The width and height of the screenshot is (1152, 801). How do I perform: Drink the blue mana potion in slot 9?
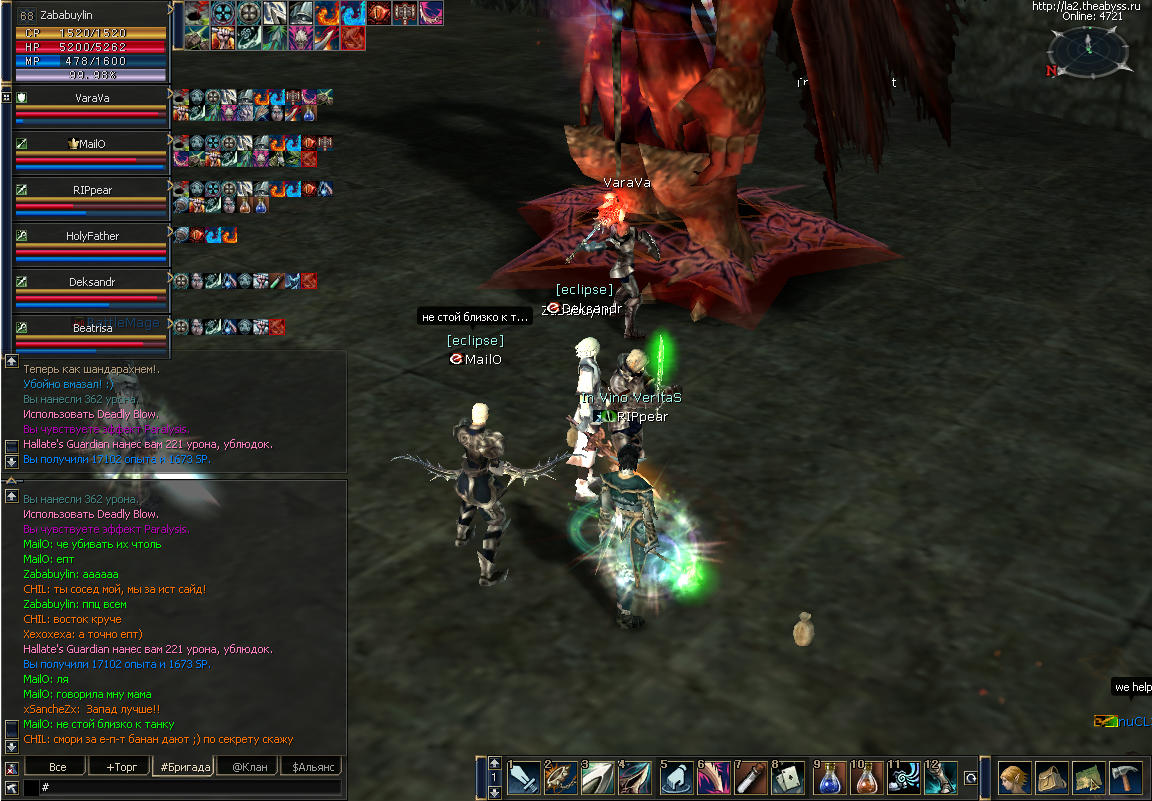829,779
